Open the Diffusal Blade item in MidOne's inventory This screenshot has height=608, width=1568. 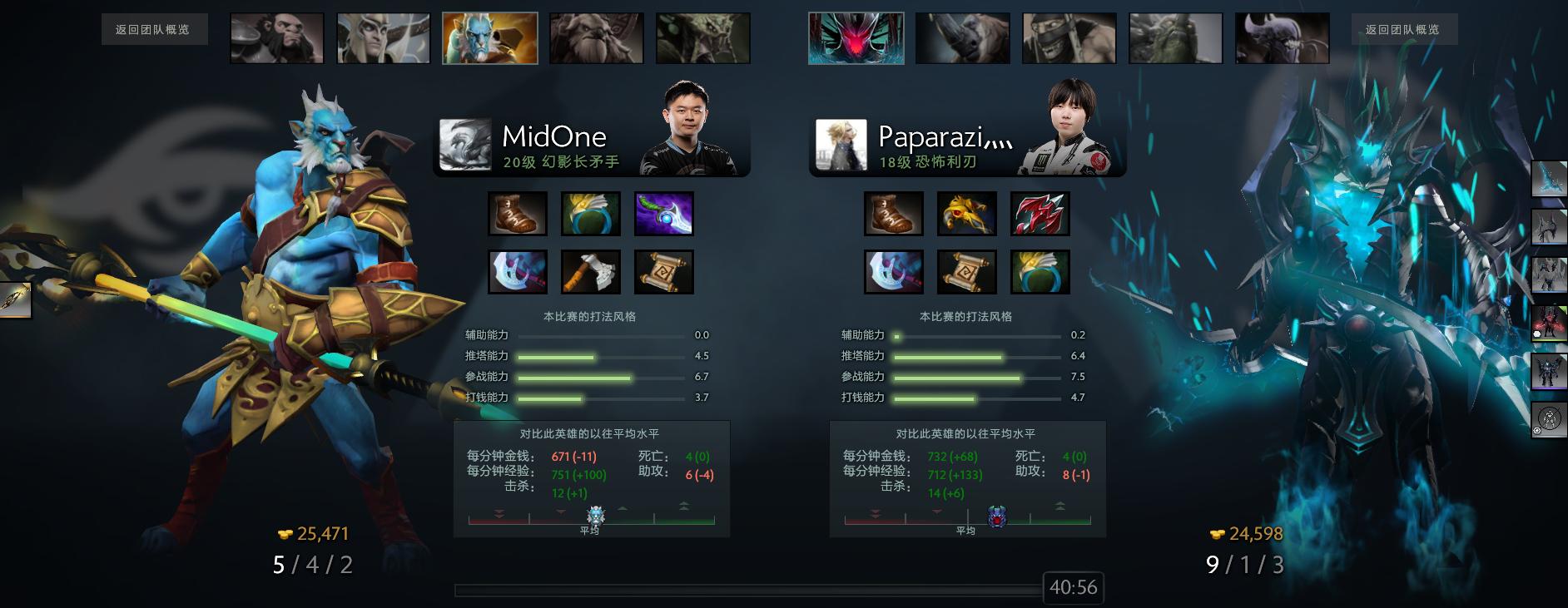point(664,213)
